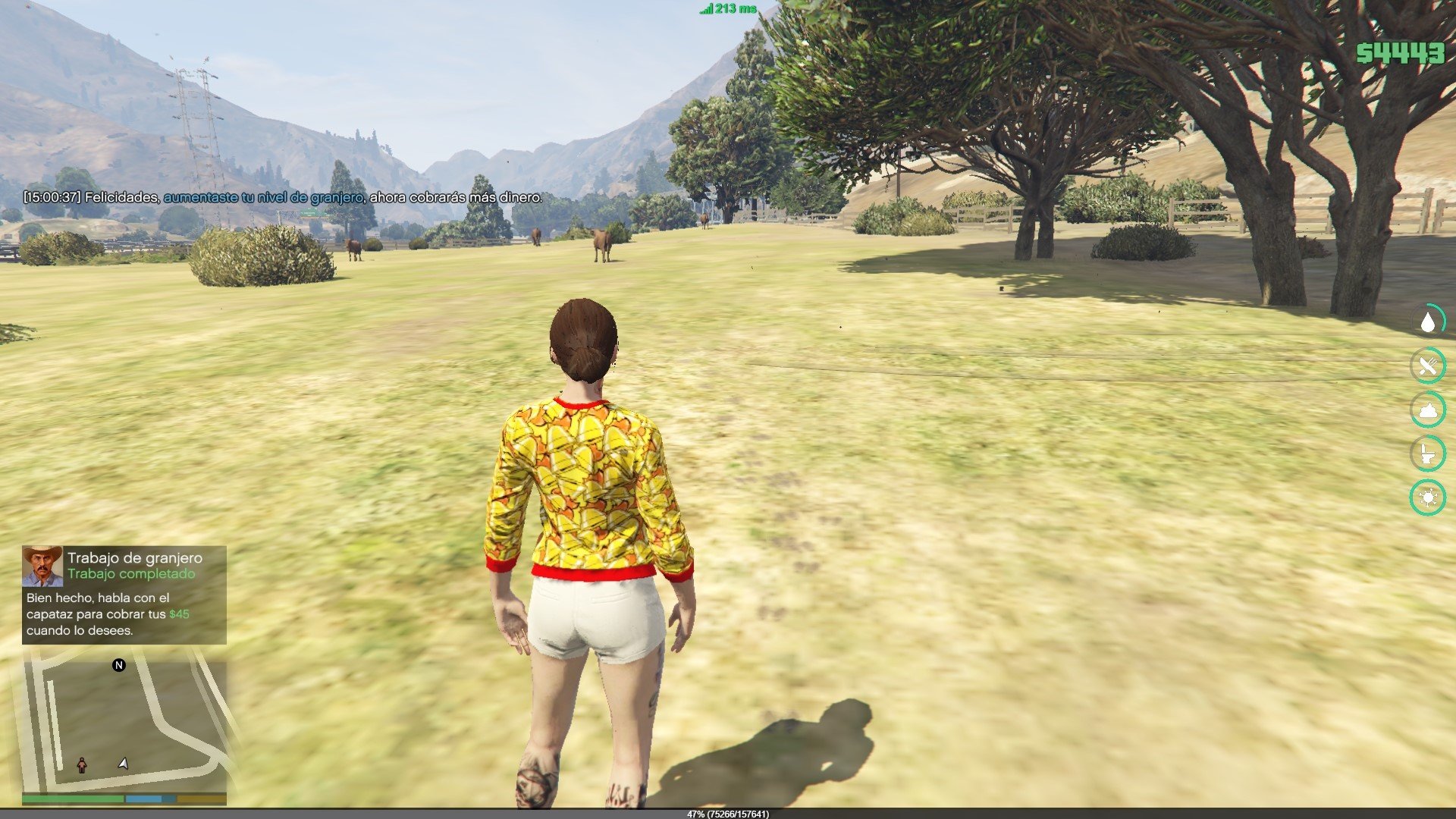Select the red person blip on the minimap

coord(82,765)
